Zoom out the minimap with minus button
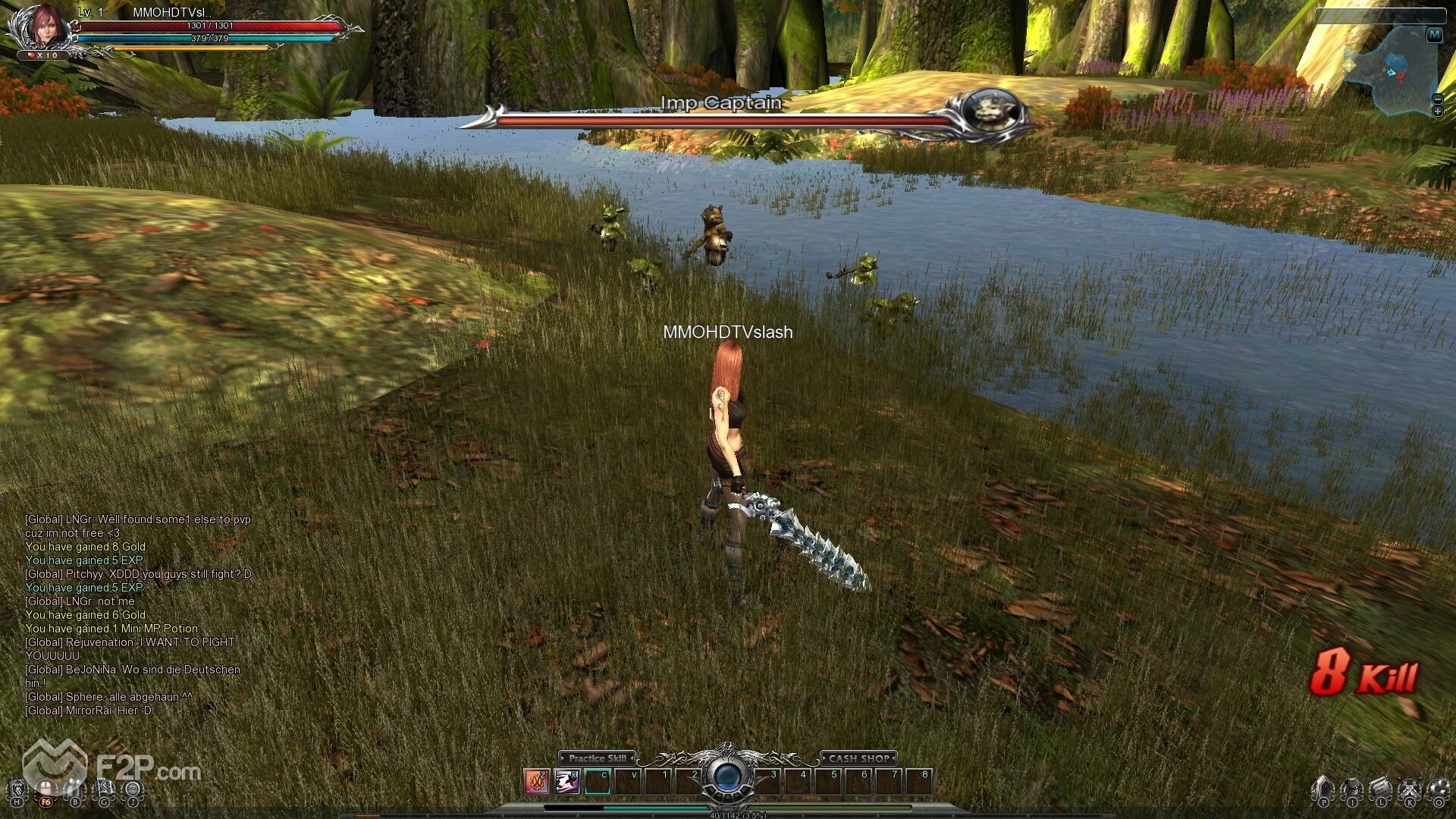Image resolution: width=1456 pixels, height=819 pixels. (1437, 99)
